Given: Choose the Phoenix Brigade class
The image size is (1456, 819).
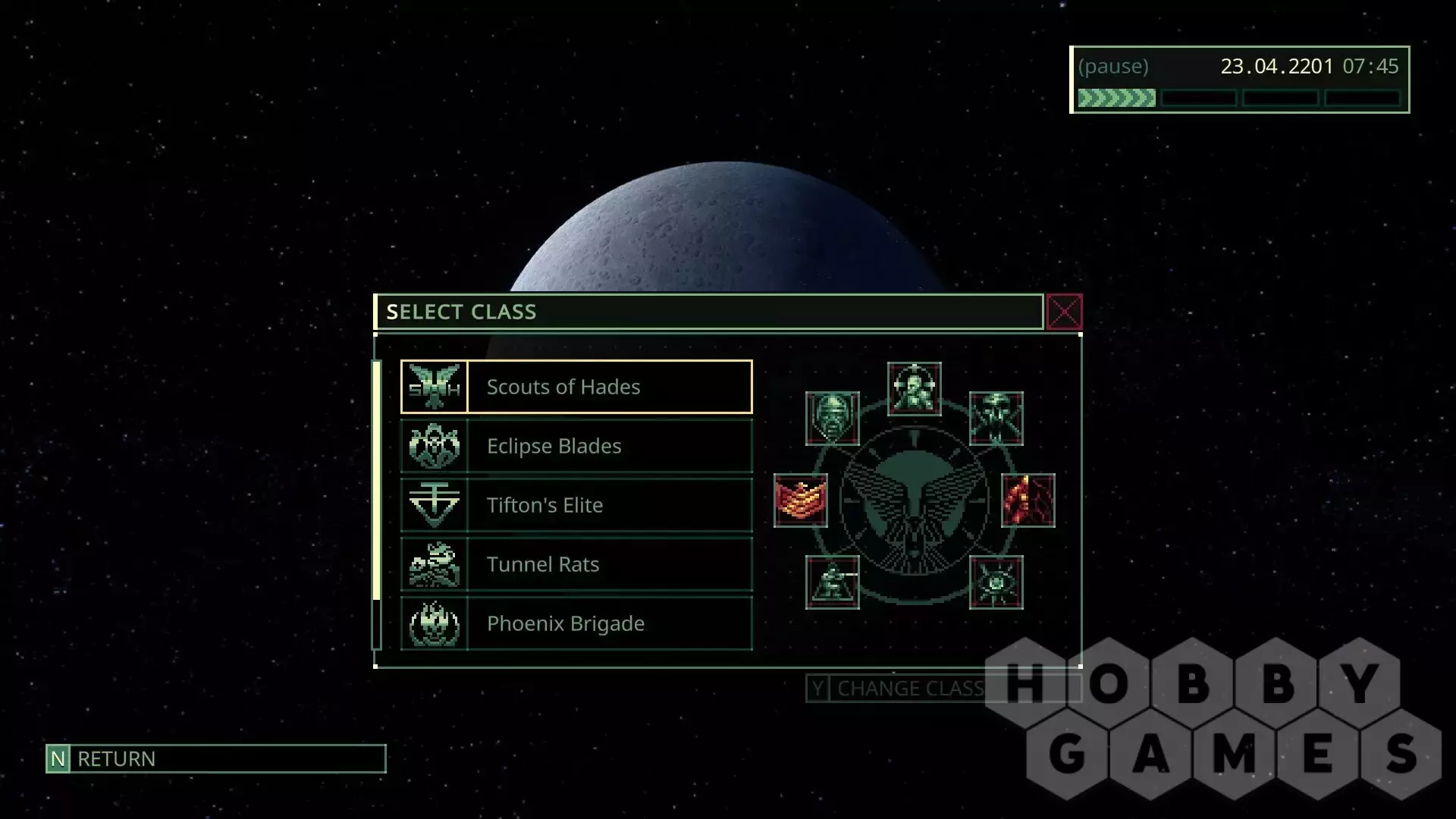Looking at the screenshot, I should [576, 623].
